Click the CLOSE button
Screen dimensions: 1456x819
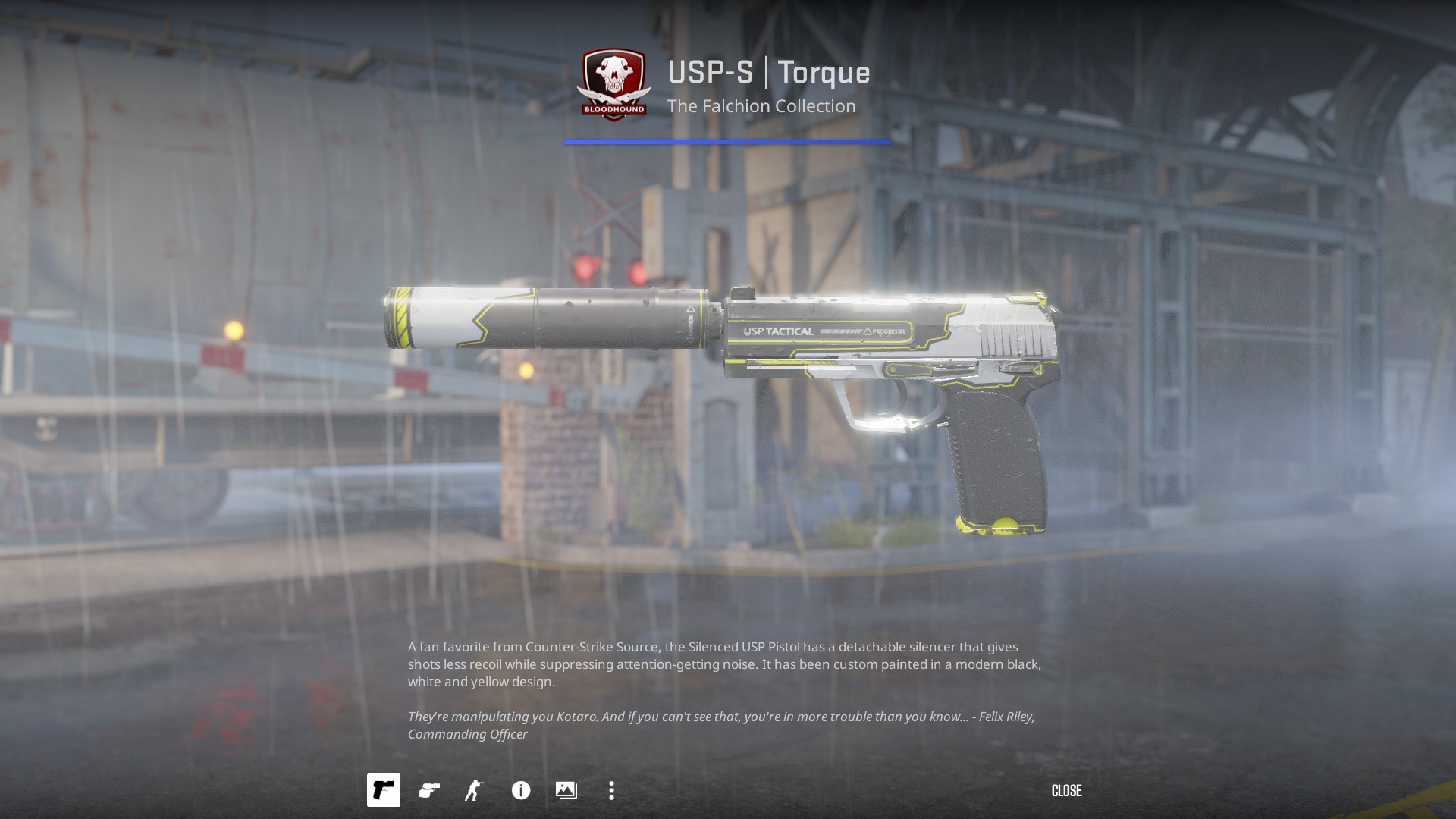pyautogui.click(x=1066, y=791)
